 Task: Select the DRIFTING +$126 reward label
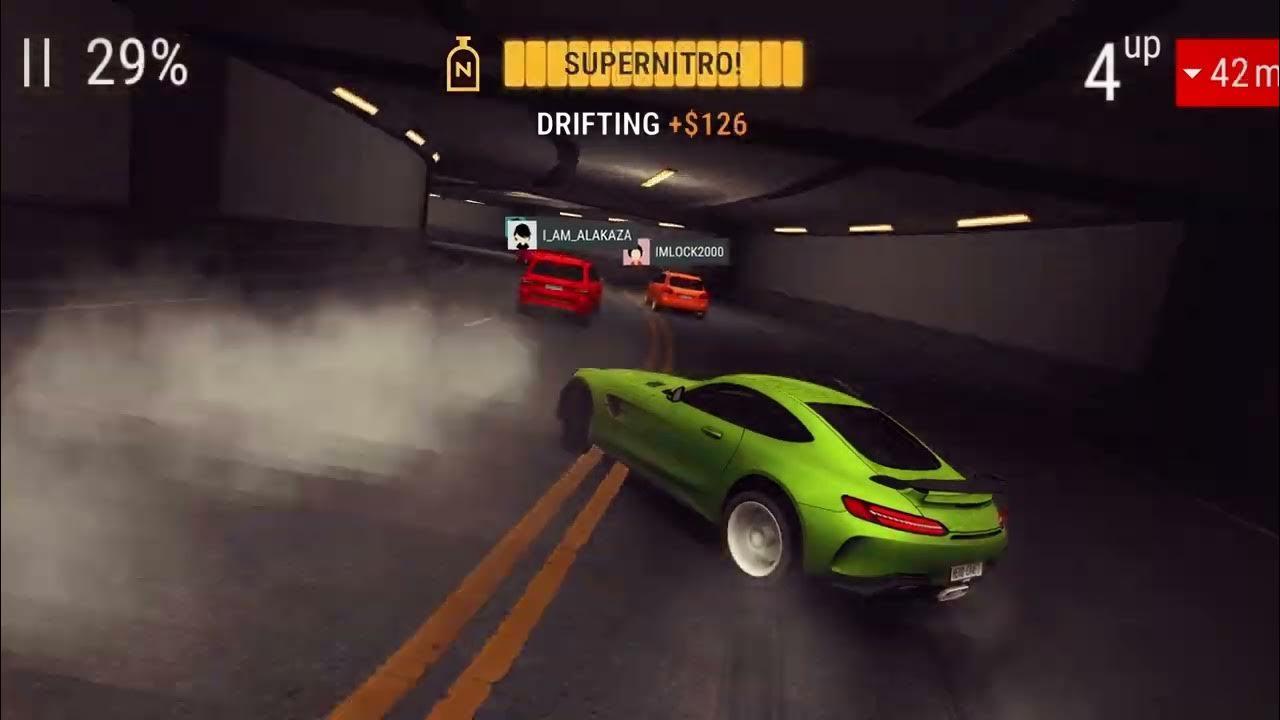pyautogui.click(x=643, y=124)
